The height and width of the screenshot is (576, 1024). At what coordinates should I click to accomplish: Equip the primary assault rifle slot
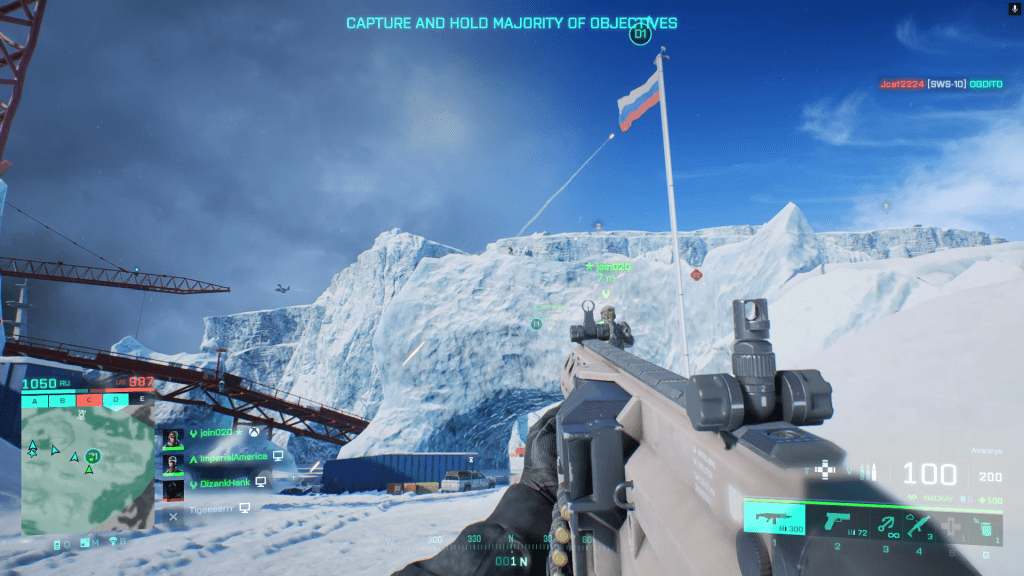pos(774,520)
